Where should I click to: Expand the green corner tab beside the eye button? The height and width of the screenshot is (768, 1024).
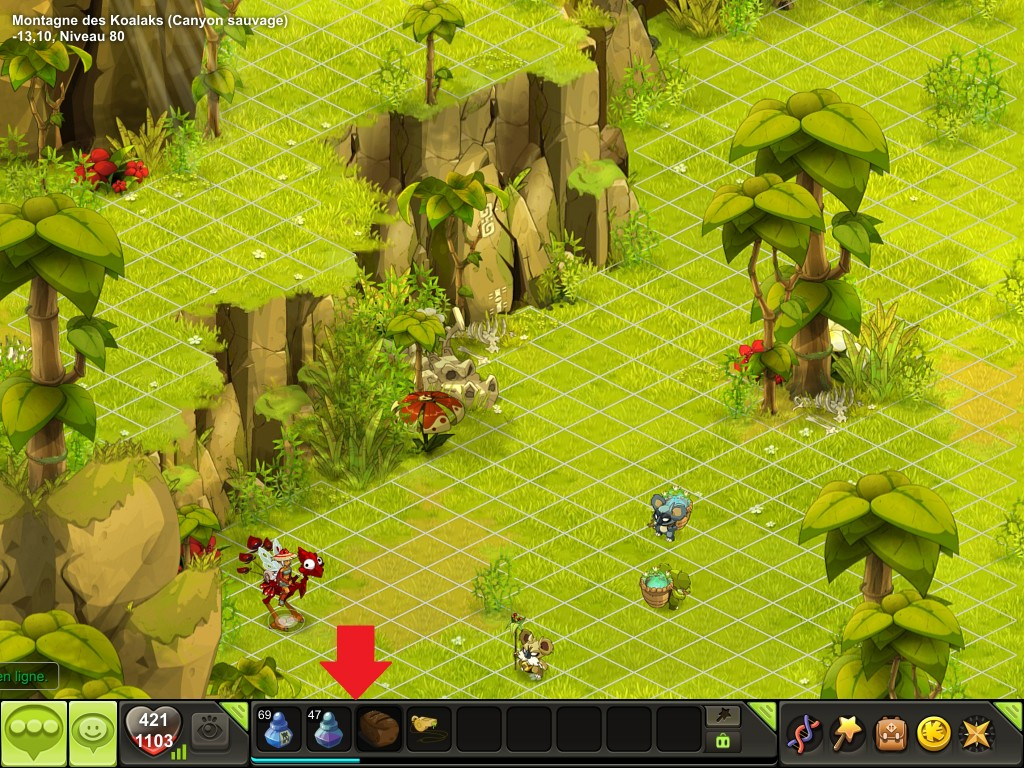(236, 713)
